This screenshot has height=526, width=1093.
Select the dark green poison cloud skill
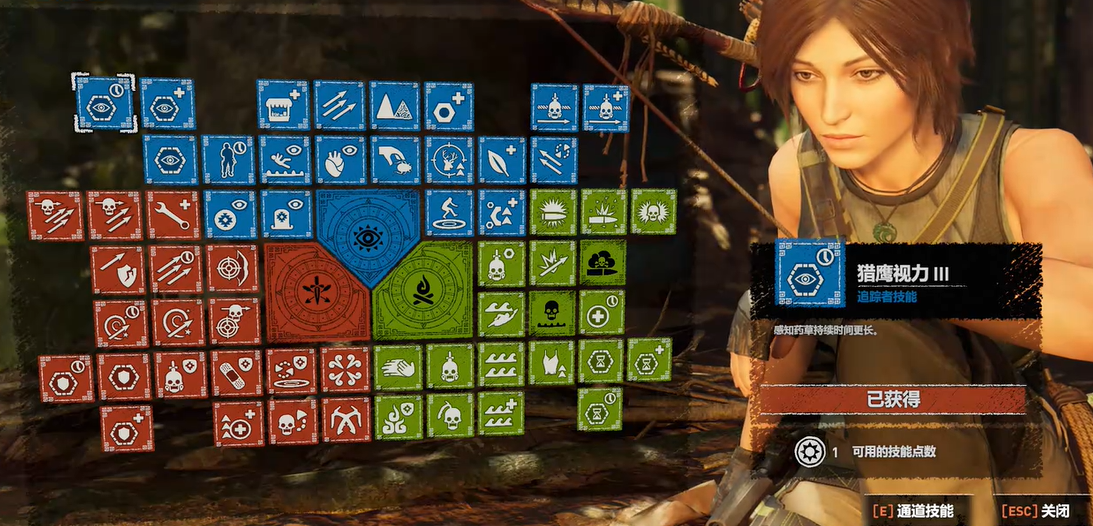pyautogui.click(x=602, y=262)
